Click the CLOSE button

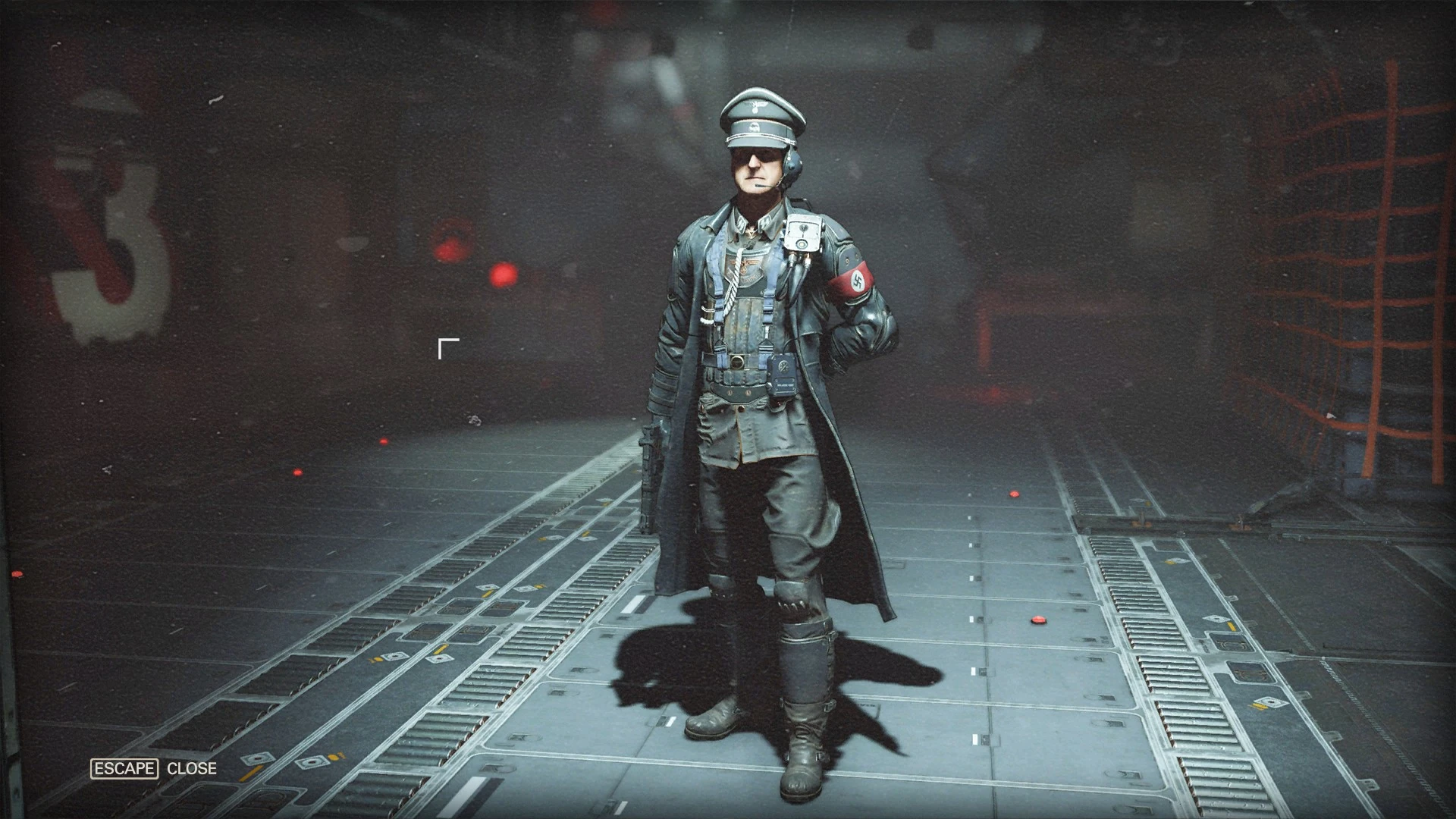[193, 768]
